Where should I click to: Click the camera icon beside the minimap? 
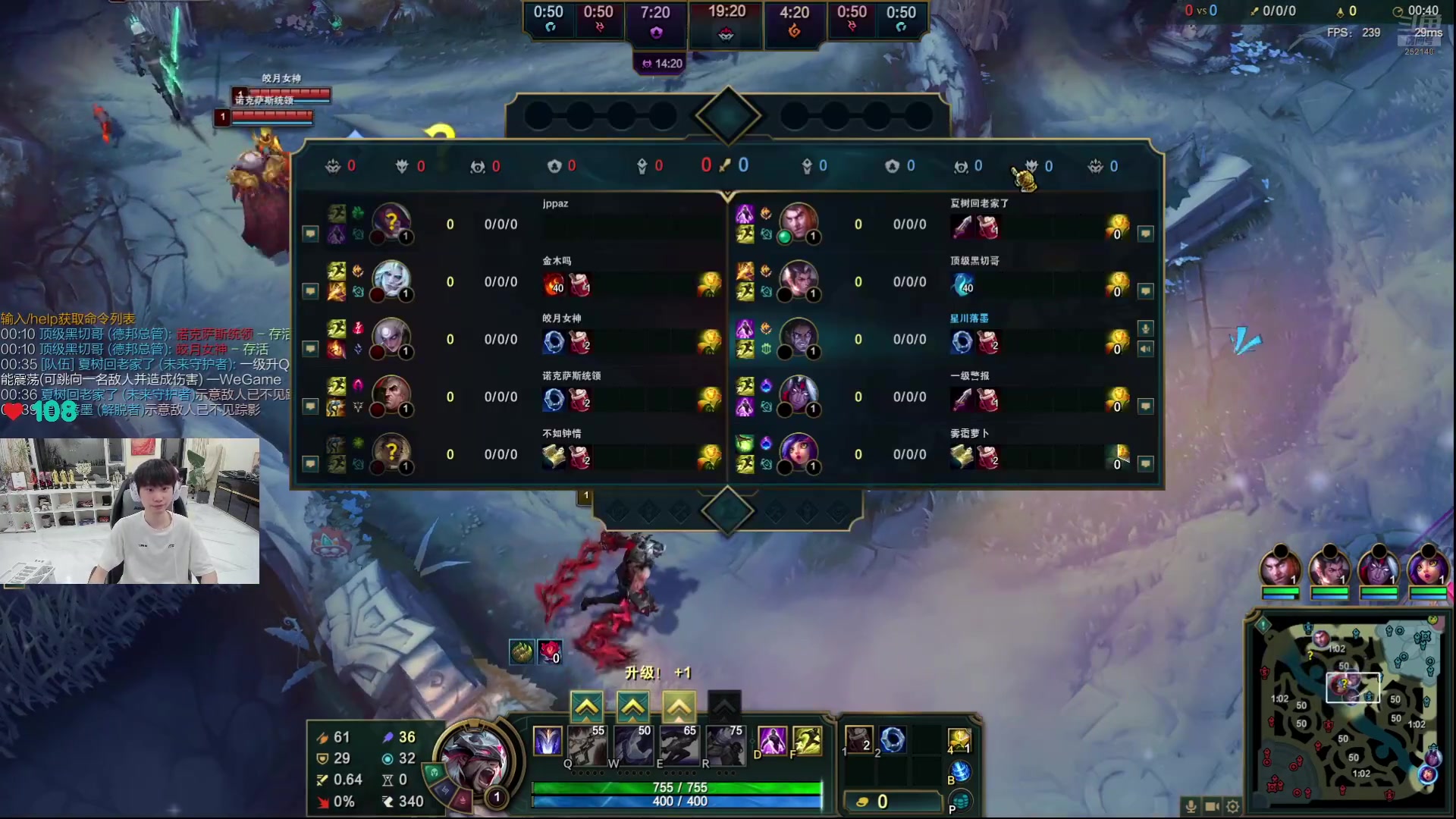(x=1212, y=807)
